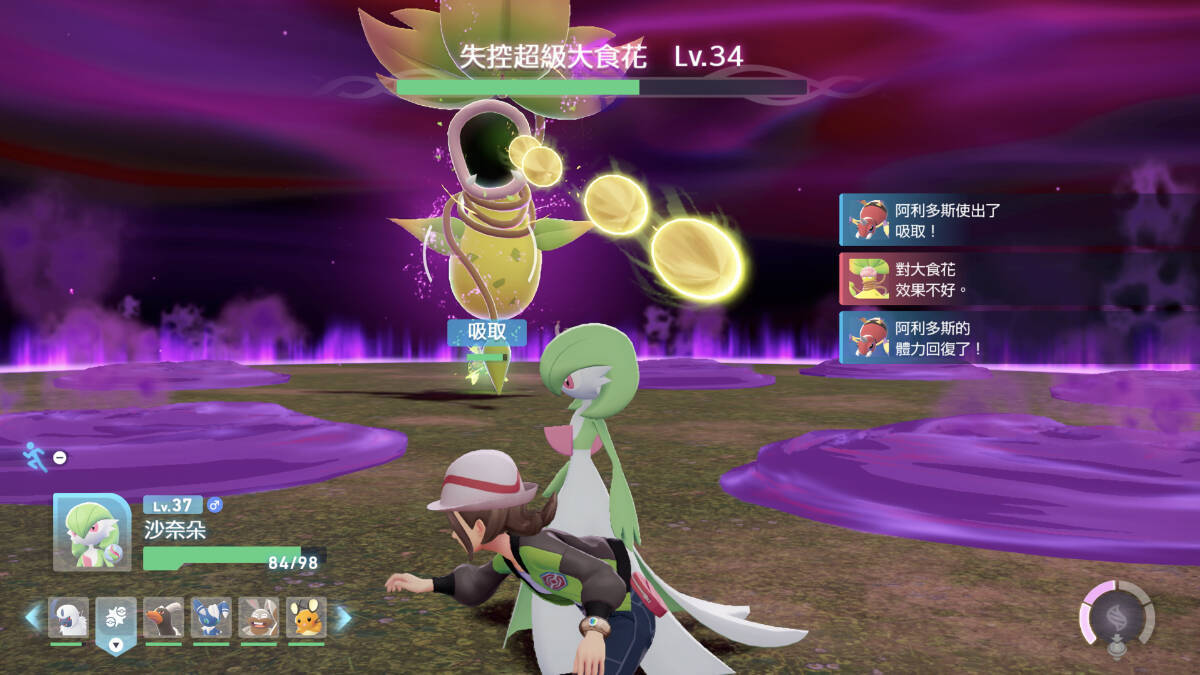1200x675 pixels.
Task: Click the left arrow of the party bar
Action: point(33,618)
